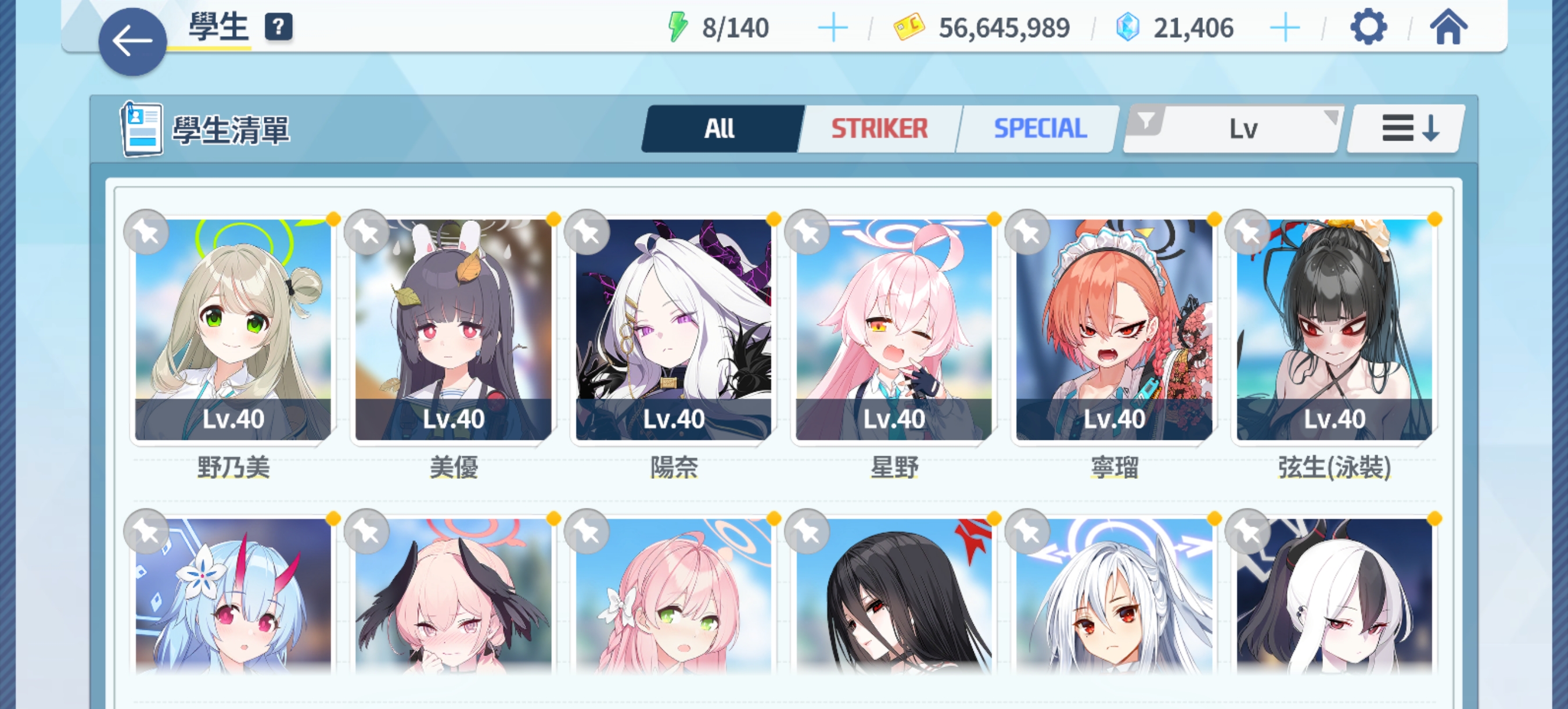Return to the home lobby
This screenshot has height=709, width=1568.
click(x=1448, y=27)
